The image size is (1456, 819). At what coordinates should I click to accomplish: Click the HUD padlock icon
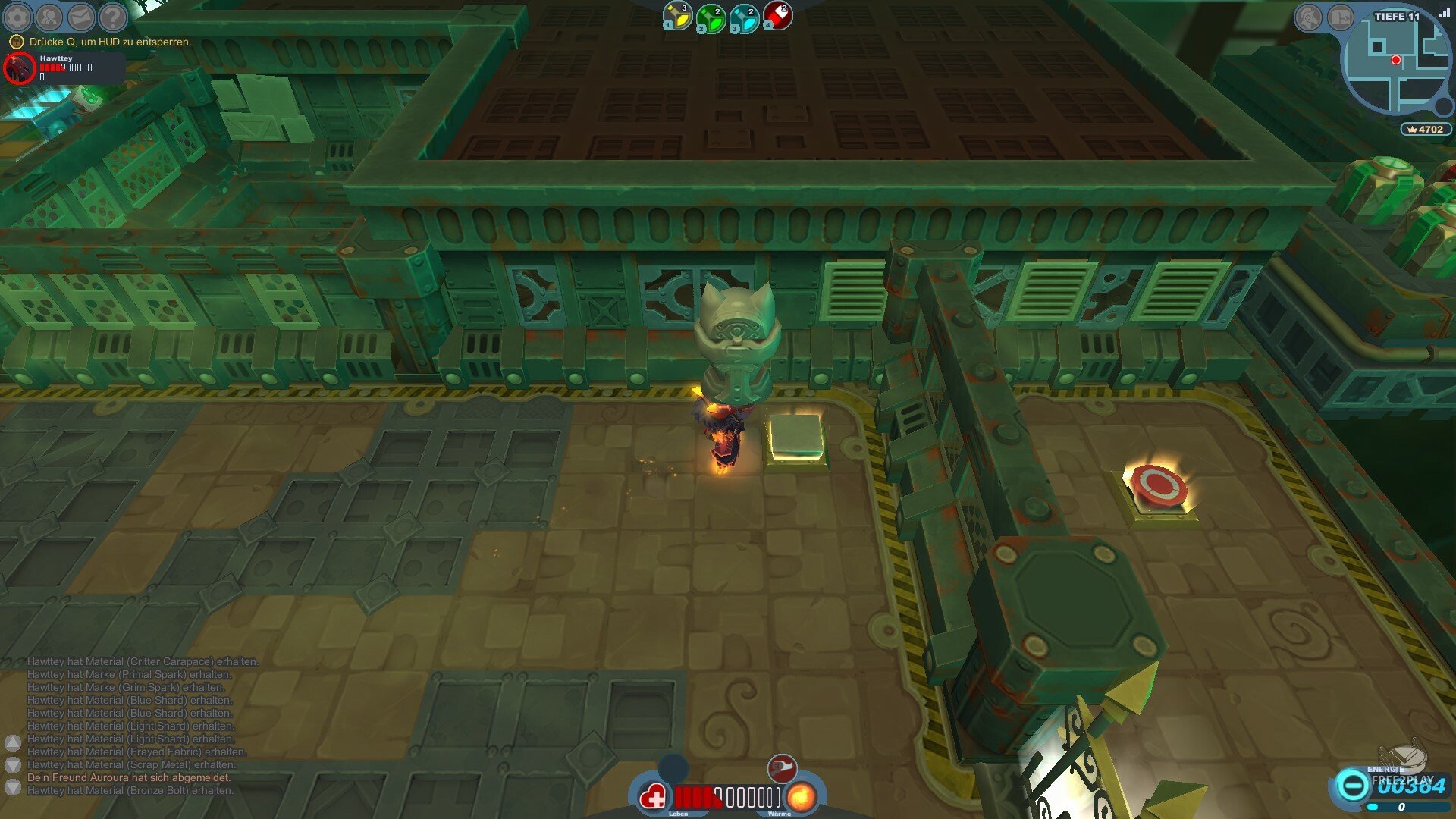click(16, 42)
